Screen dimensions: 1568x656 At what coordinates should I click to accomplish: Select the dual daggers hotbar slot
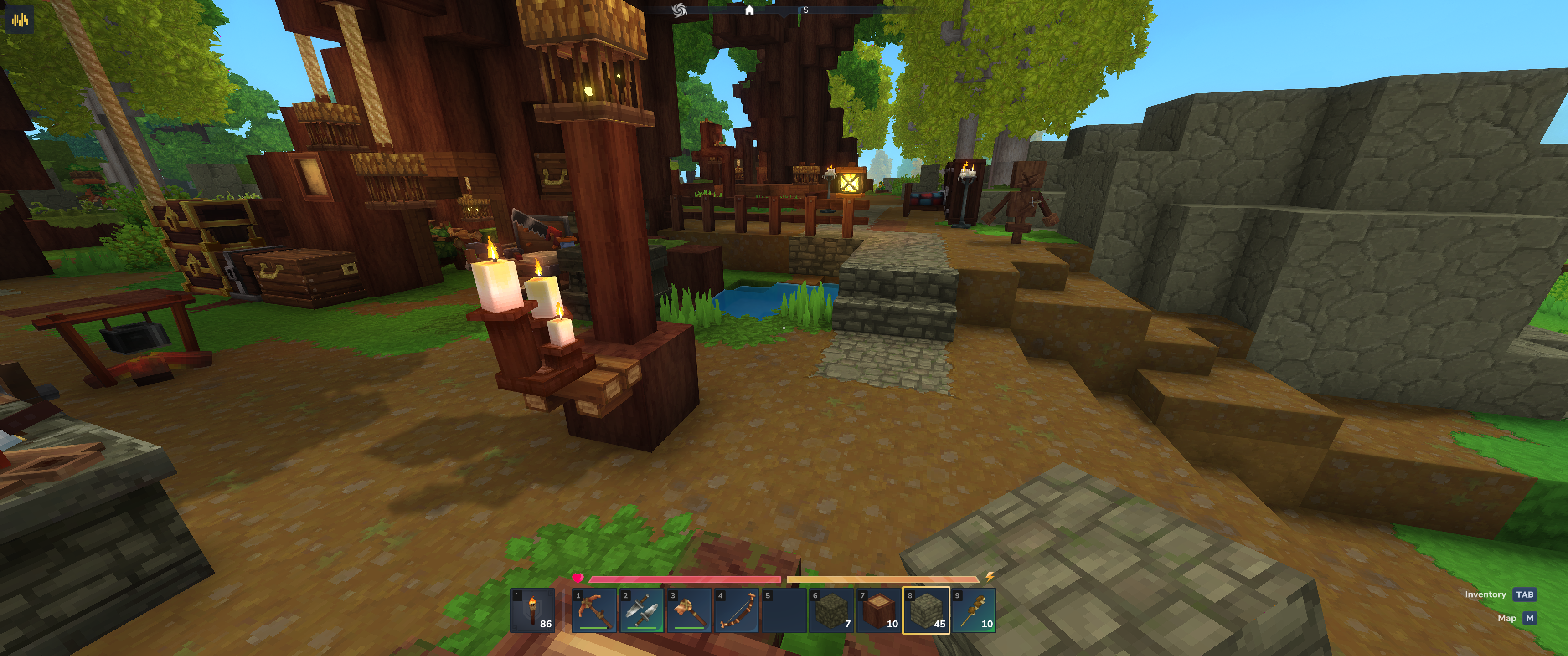(x=641, y=610)
